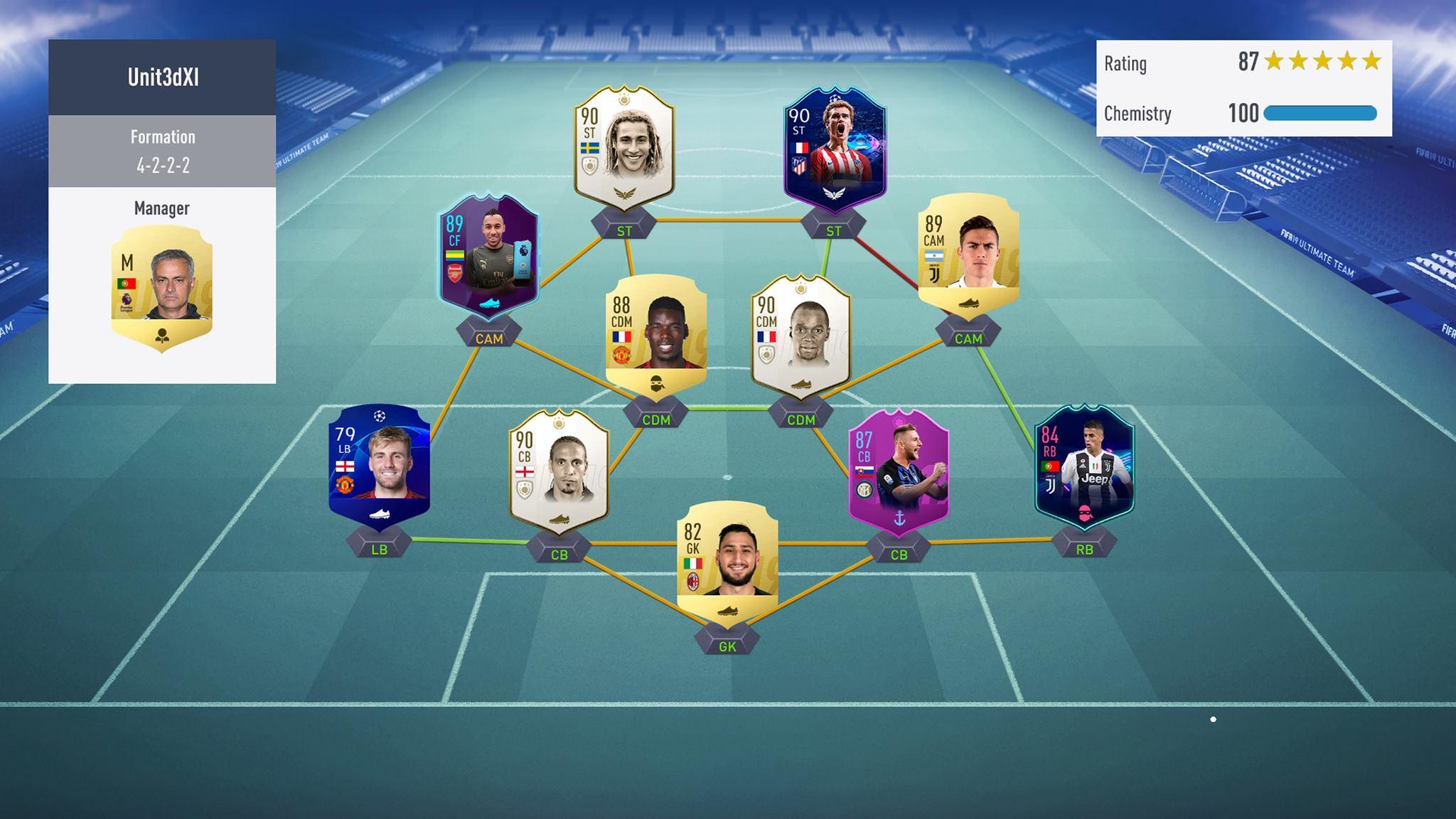Edit the Unit3dXI squad name

tap(162, 77)
